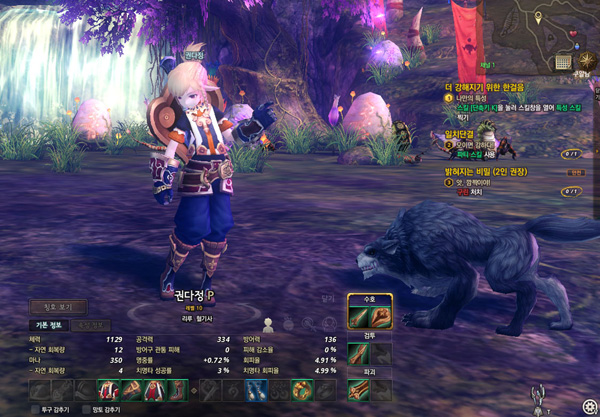Viewport: 600px width, 417px height.
Task: Select the 검투 soul shield skill icon
Action: click(x=359, y=353)
